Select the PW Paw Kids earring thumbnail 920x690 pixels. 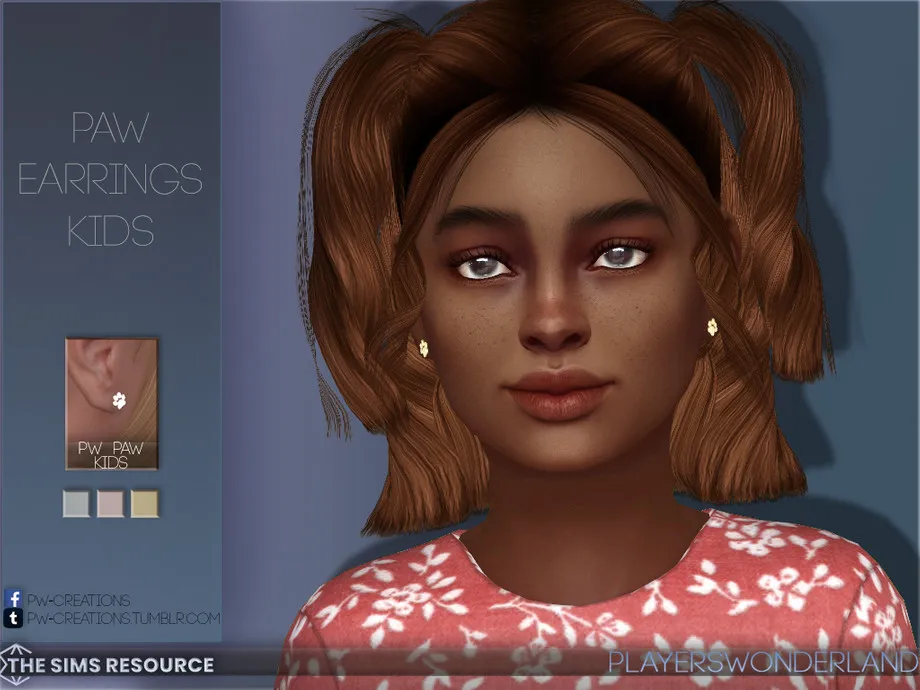point(111,403)
